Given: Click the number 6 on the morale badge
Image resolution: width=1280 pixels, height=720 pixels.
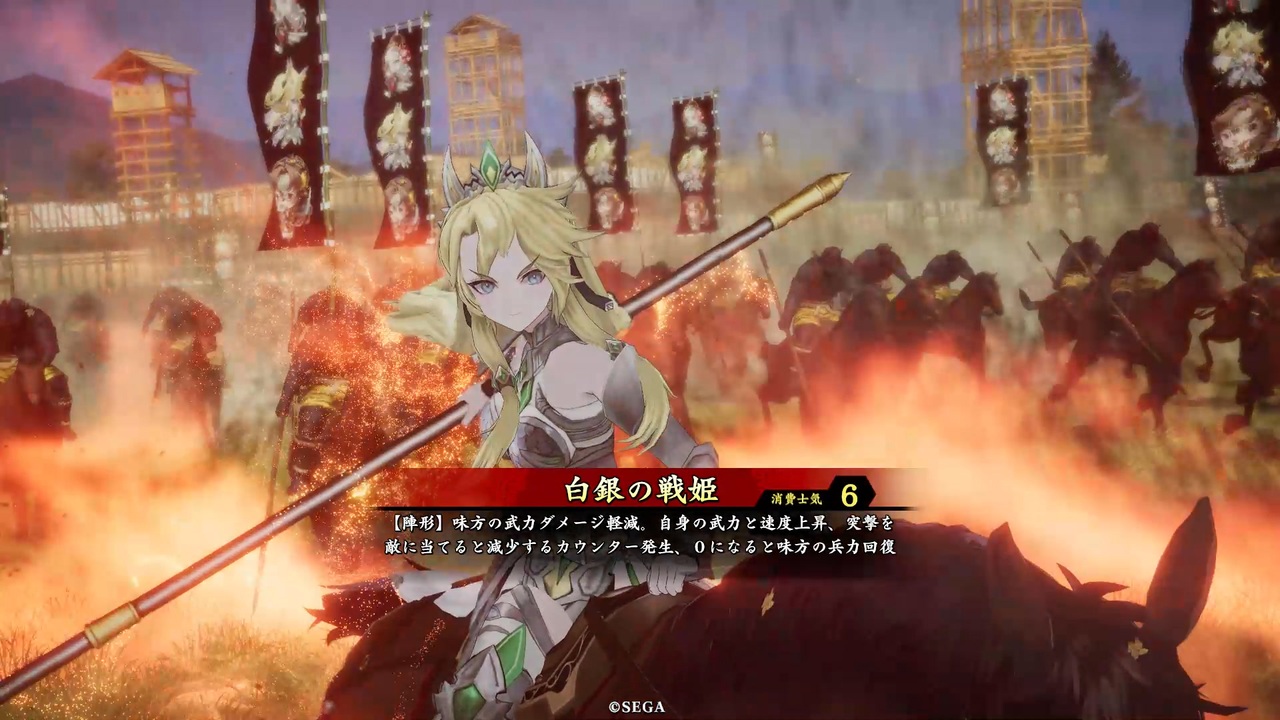Looking at the screenshot, I should [x=848, y=496].
